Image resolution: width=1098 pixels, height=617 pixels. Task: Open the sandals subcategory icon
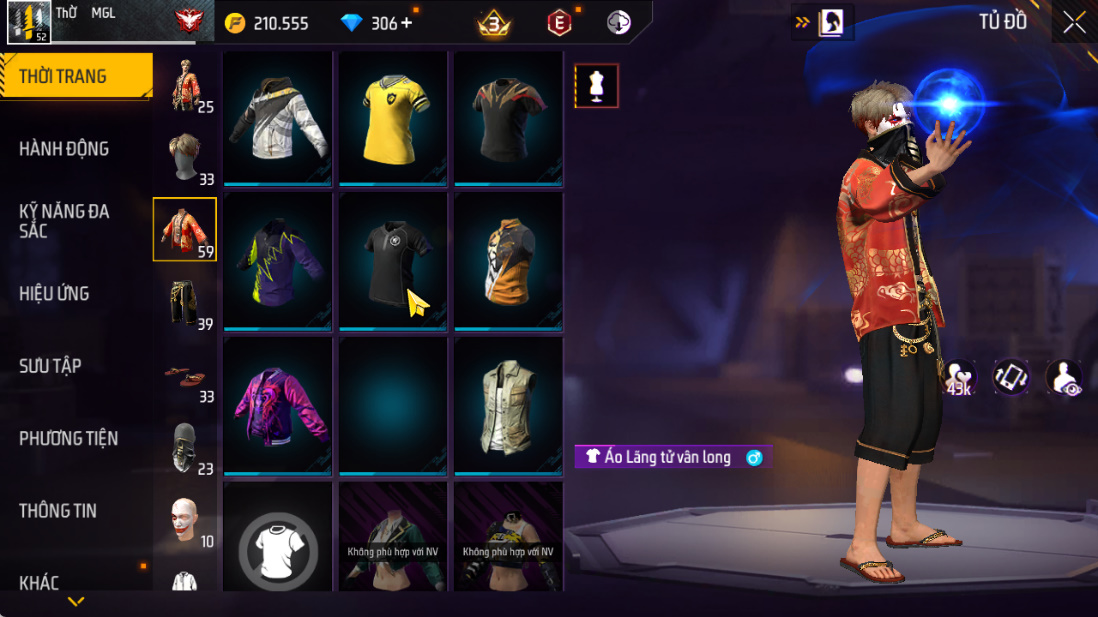[x=185, y=374]
